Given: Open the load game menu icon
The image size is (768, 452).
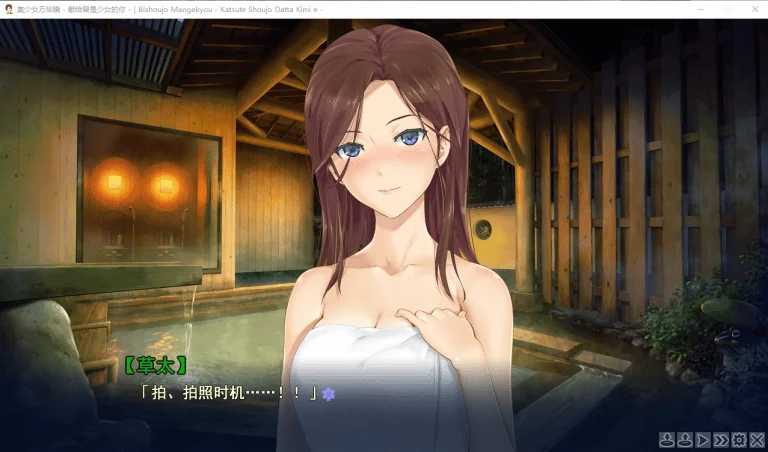Looking at the screenshot, I should point(684,439).
